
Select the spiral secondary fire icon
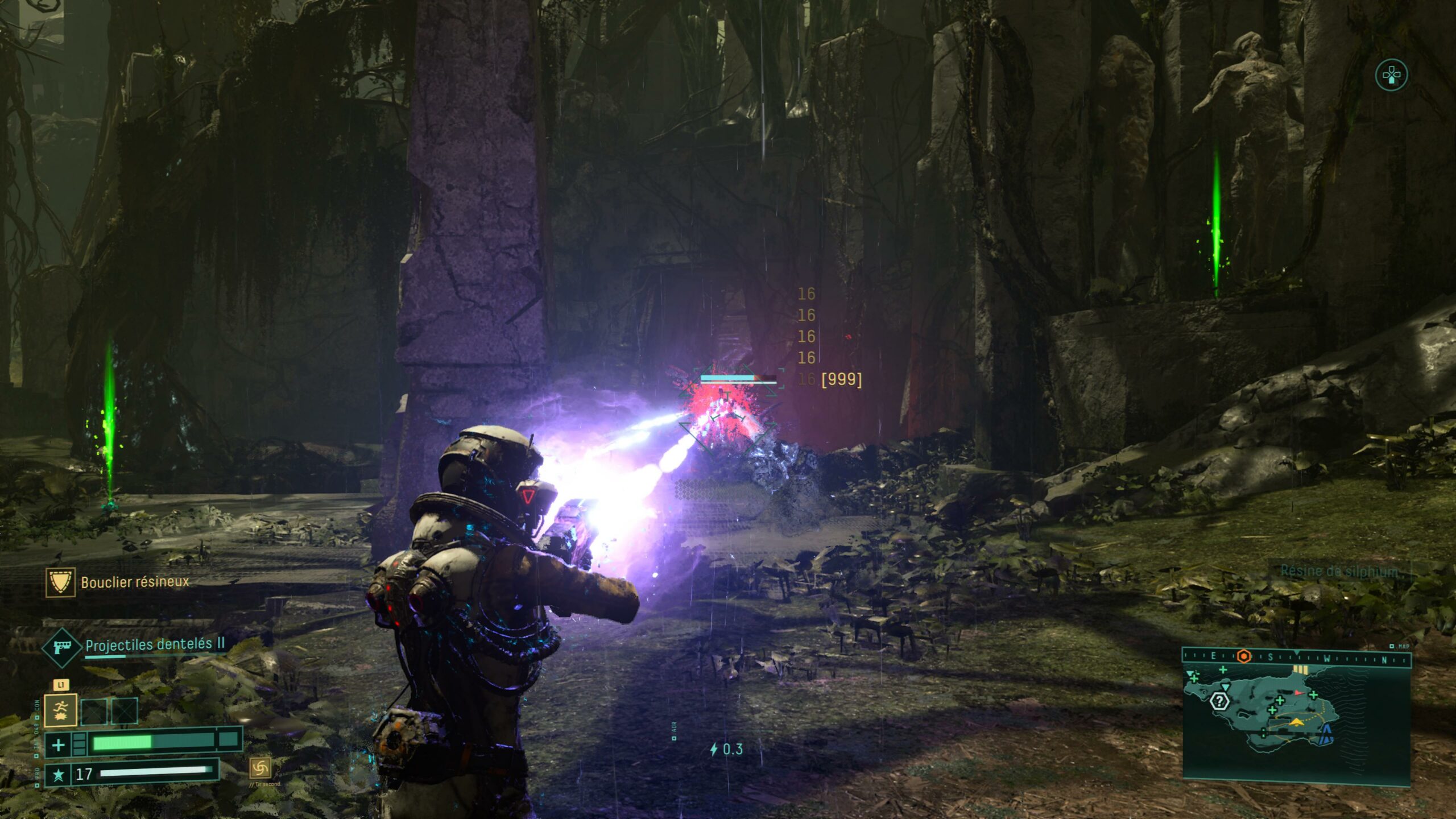click(260, 768)
